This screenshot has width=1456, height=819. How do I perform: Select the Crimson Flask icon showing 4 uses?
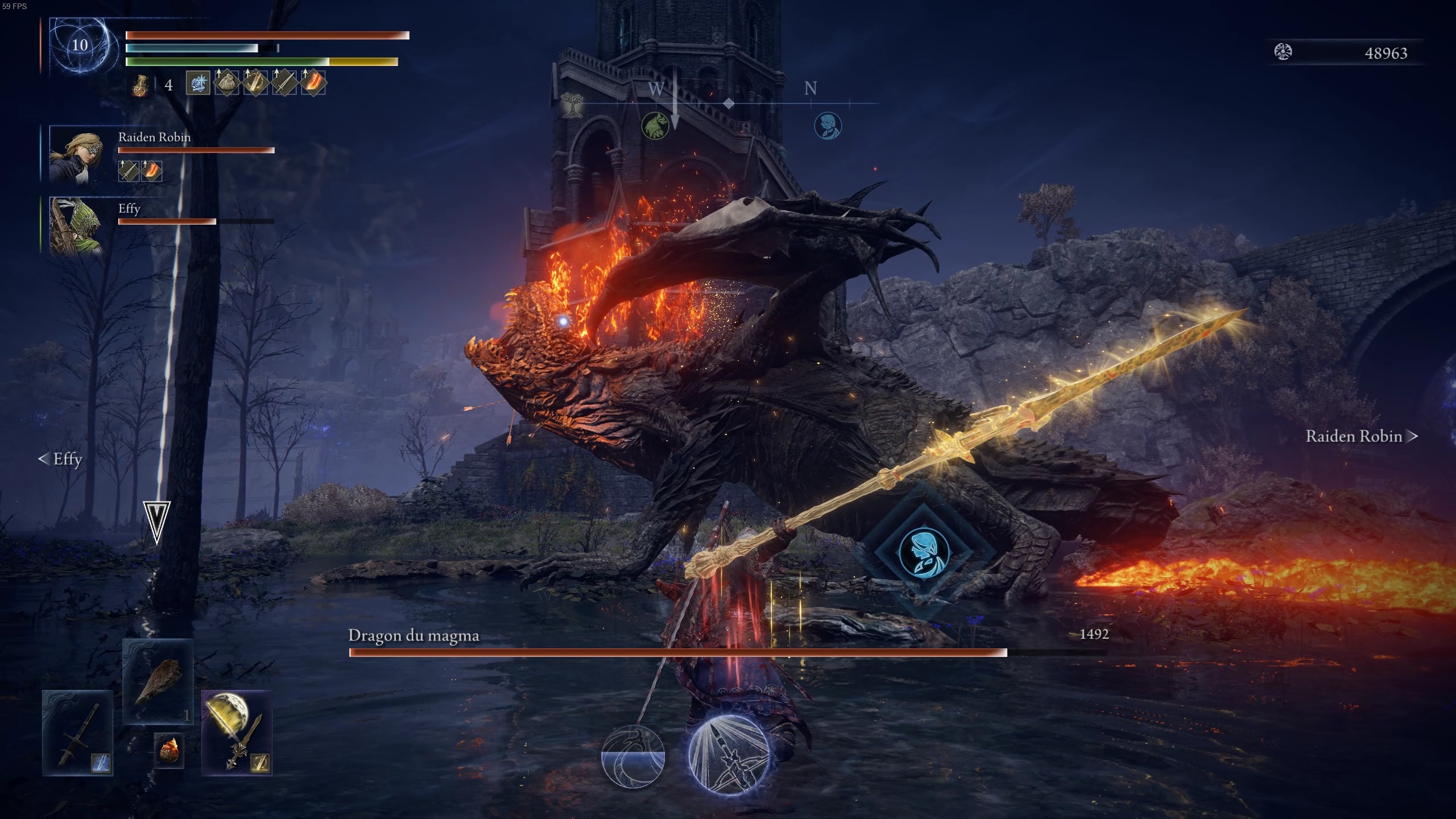click(139, 85)
